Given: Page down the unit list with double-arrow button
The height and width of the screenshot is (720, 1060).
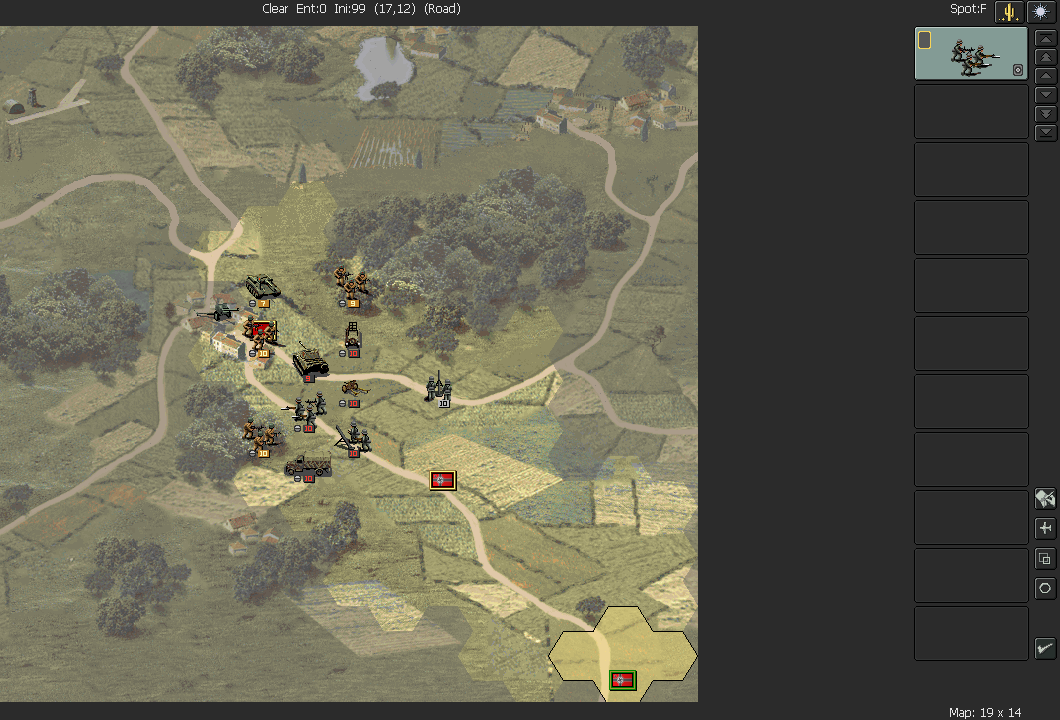Looking at the screenshot, I should [1045, 114].
